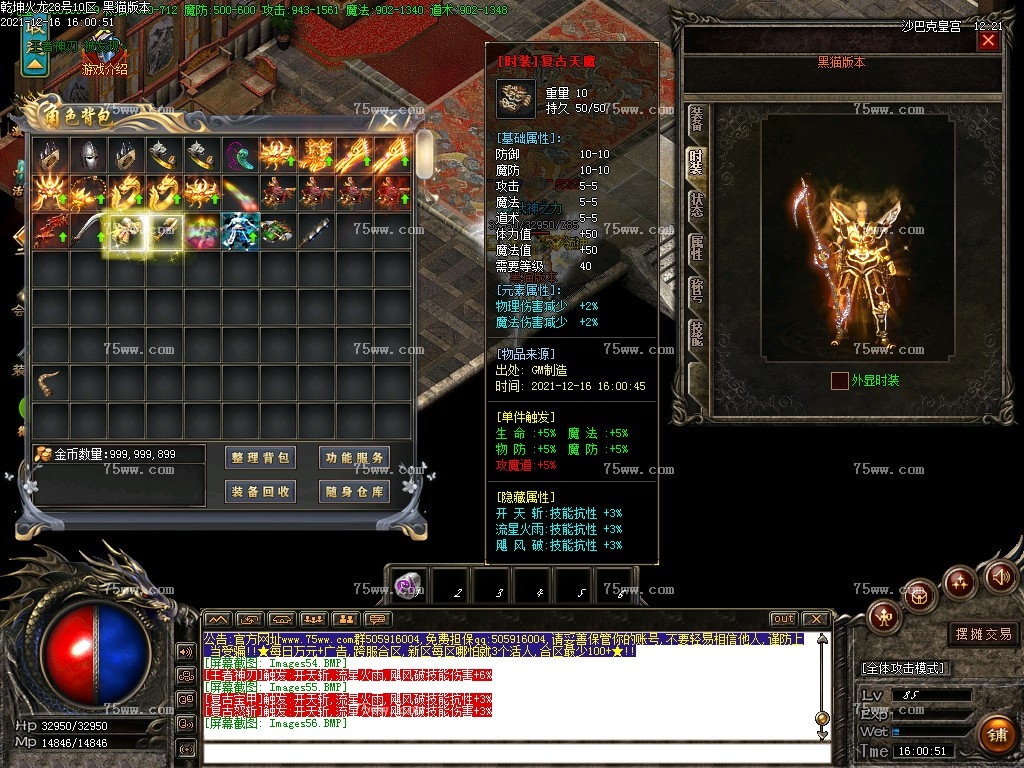
Task: Choose 装备回收 equipment recycle
Action: click(260, 492)
